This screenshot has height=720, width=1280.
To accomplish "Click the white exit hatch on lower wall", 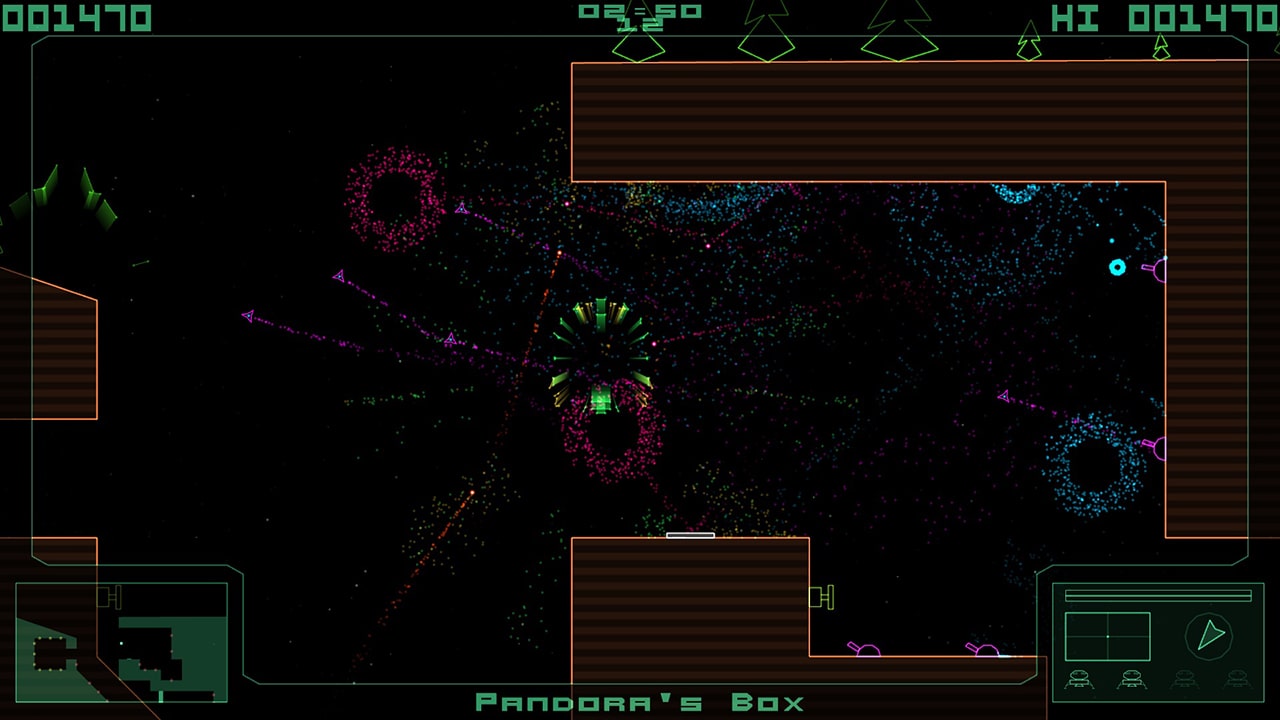I will [690, 535].
